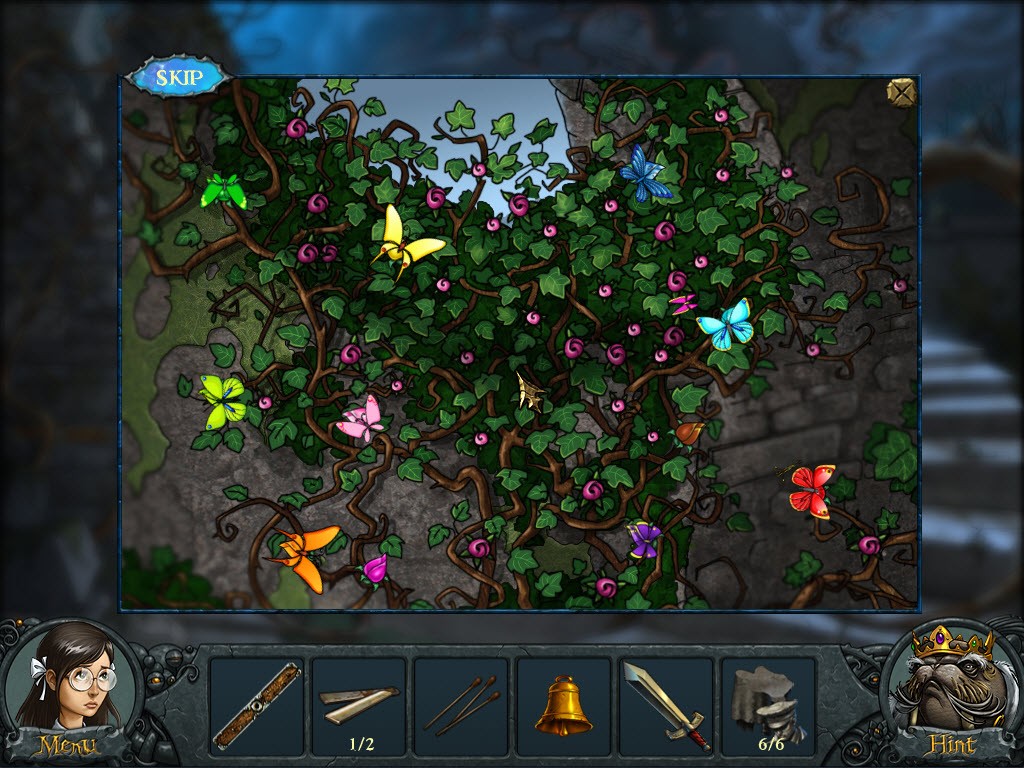Skip the butterfly puzzle

[179, 78]
